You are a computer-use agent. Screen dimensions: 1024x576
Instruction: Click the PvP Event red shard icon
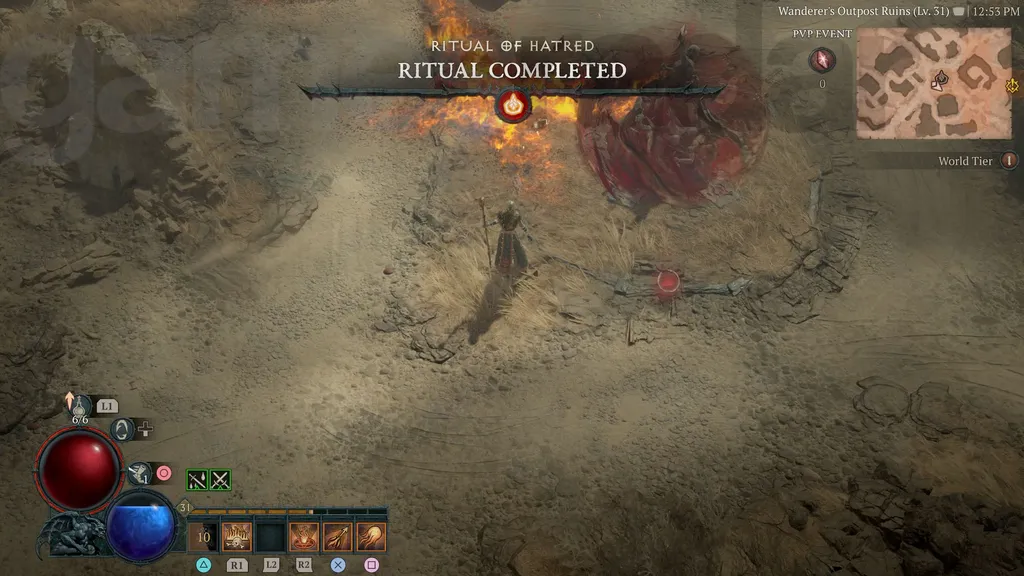click(822, 61)
